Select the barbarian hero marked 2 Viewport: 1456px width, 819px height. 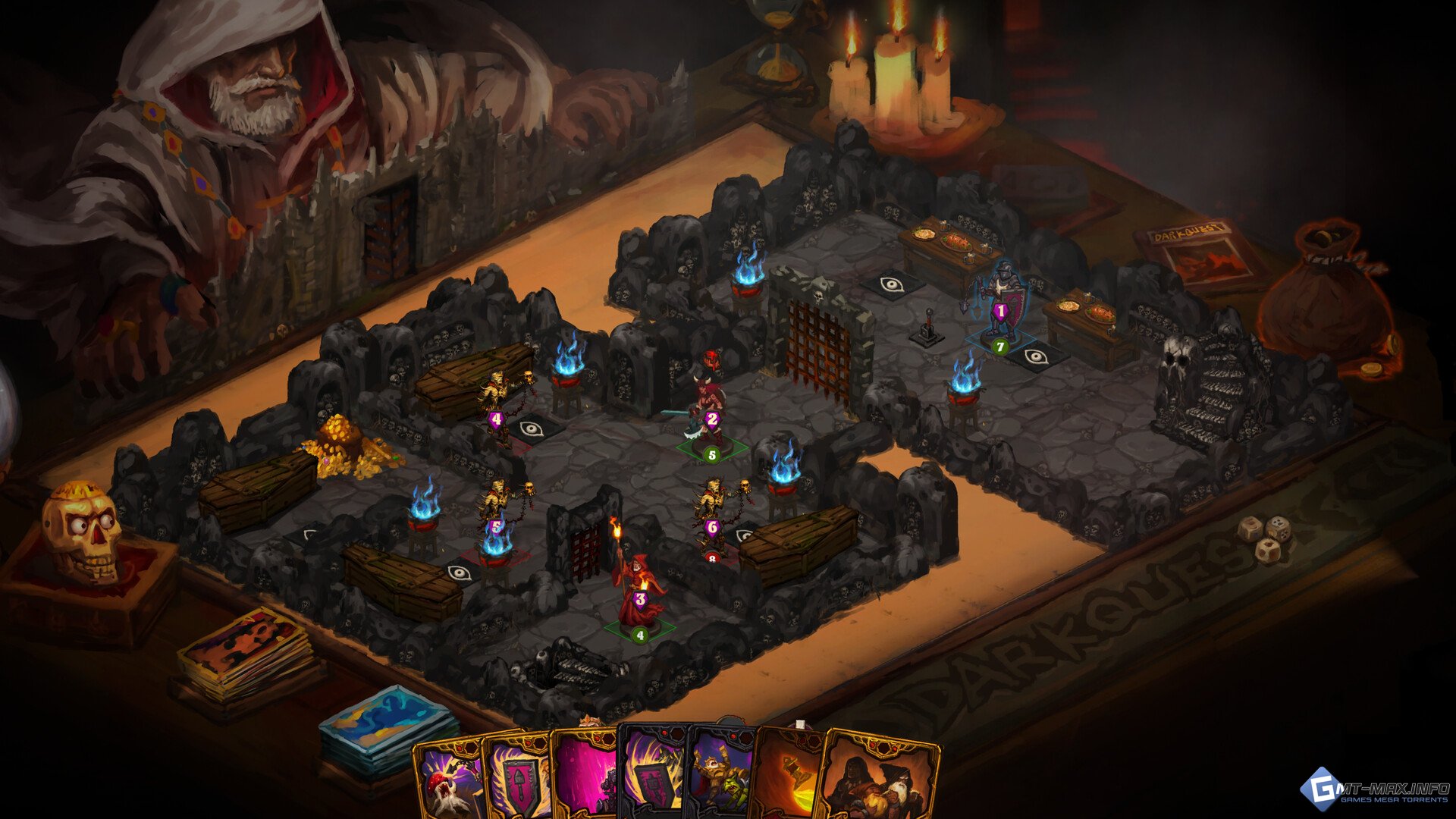point(709,409)
